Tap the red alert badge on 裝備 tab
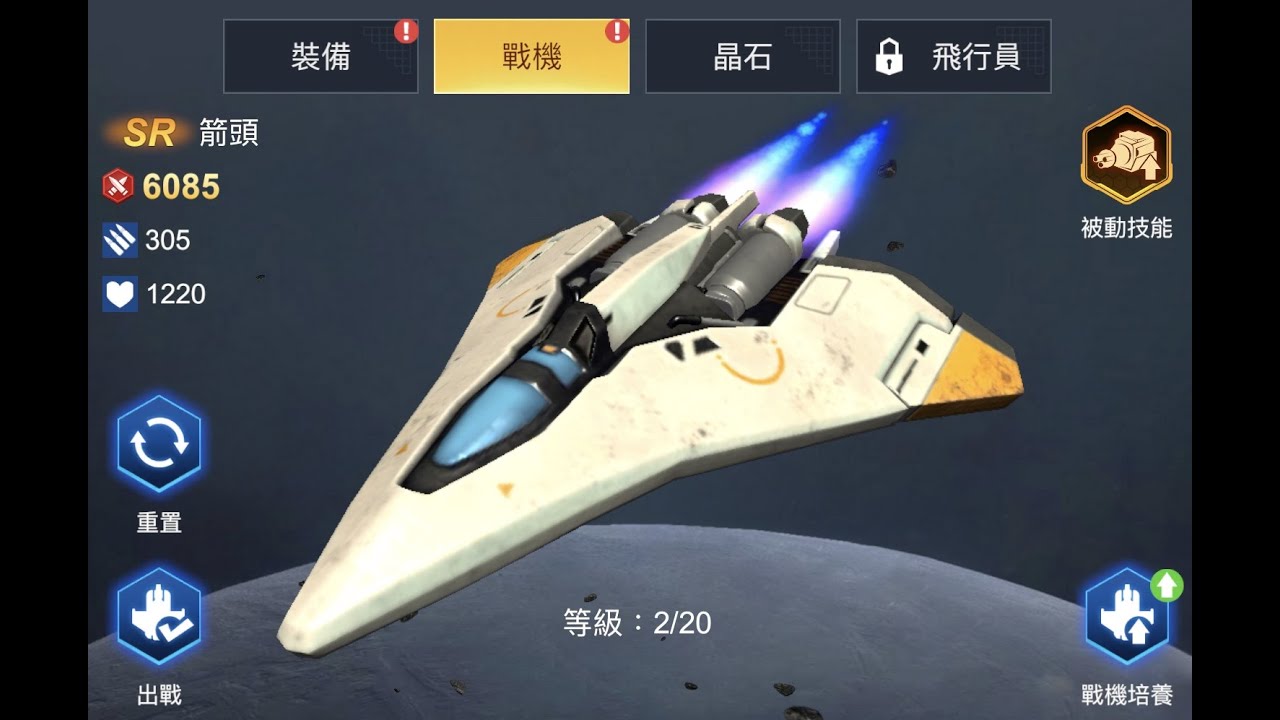This screenshot has height=720, width=1280. pyautogui.click(x=404, y=31)
